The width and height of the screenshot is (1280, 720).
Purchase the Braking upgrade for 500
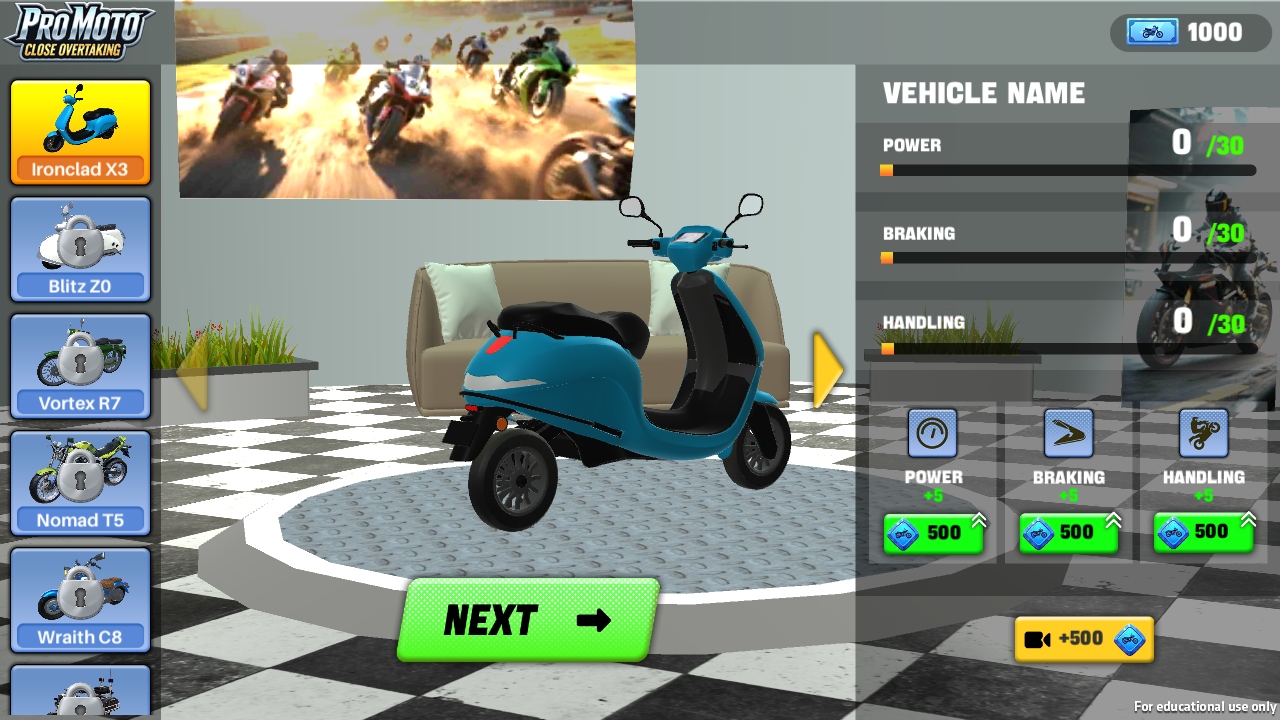coord(1067,533)
